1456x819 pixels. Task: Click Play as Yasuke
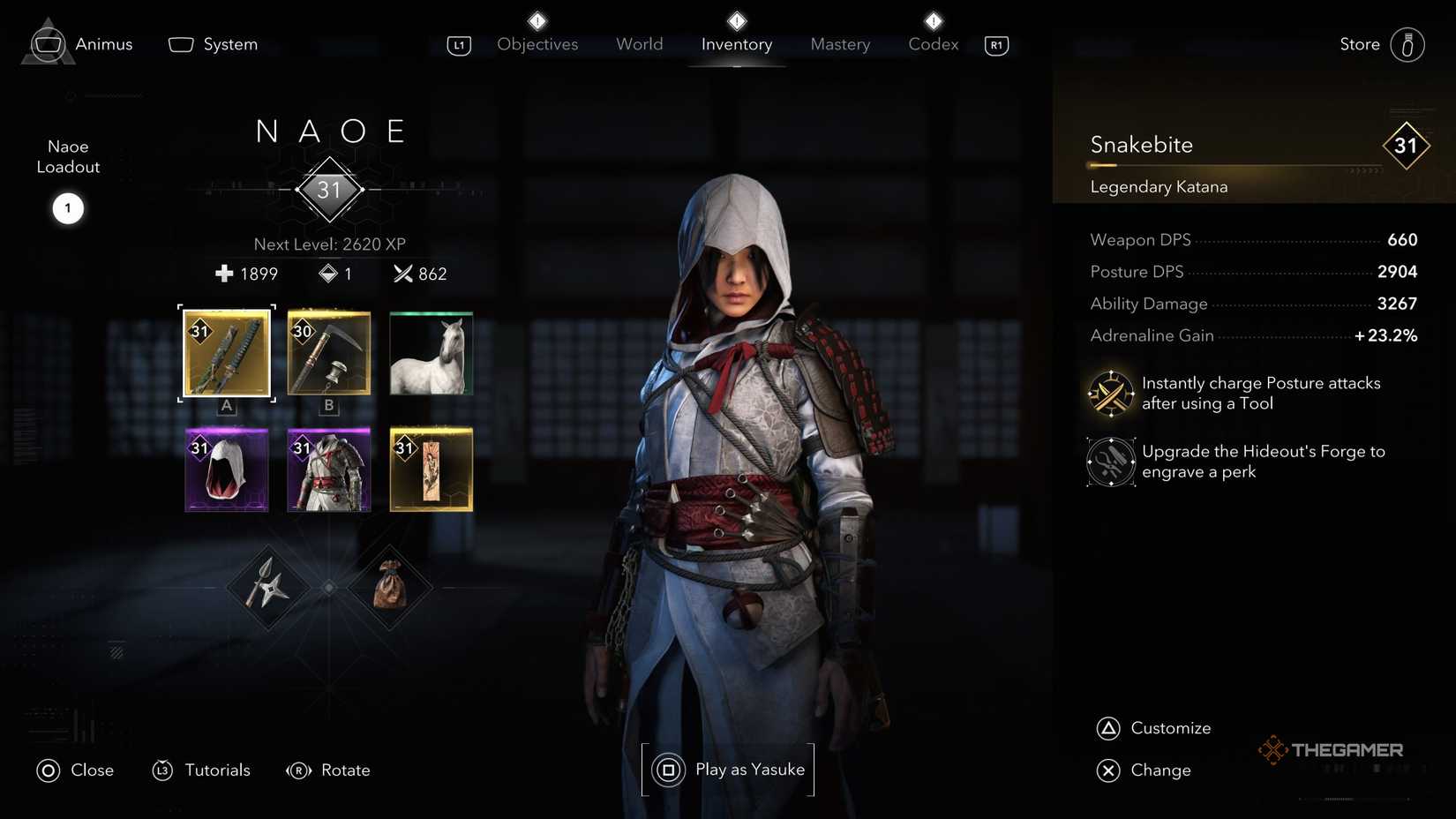click(727, 769)
